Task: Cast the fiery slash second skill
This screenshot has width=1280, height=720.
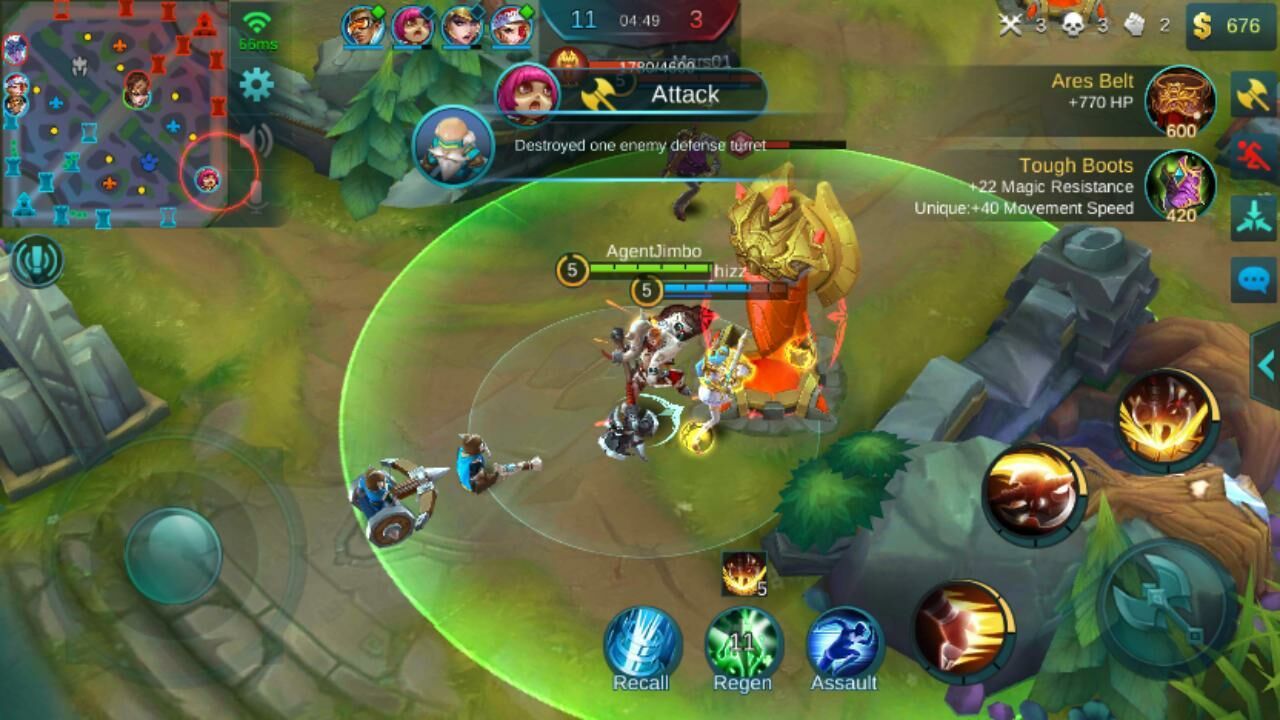Action: coord(1034,495)
